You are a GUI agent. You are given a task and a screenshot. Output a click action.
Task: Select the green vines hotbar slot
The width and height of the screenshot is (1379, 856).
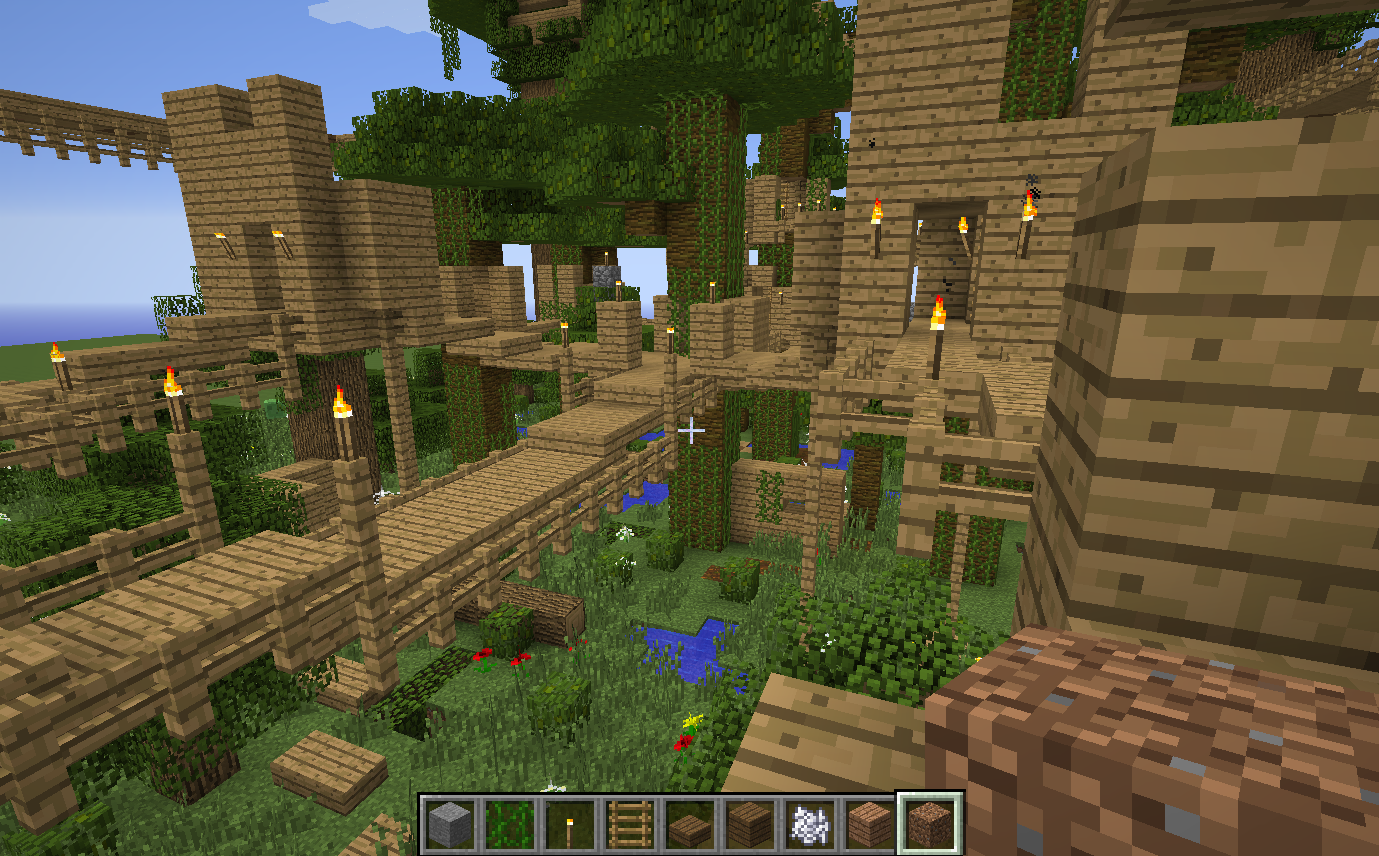click(x=510, y=825)
